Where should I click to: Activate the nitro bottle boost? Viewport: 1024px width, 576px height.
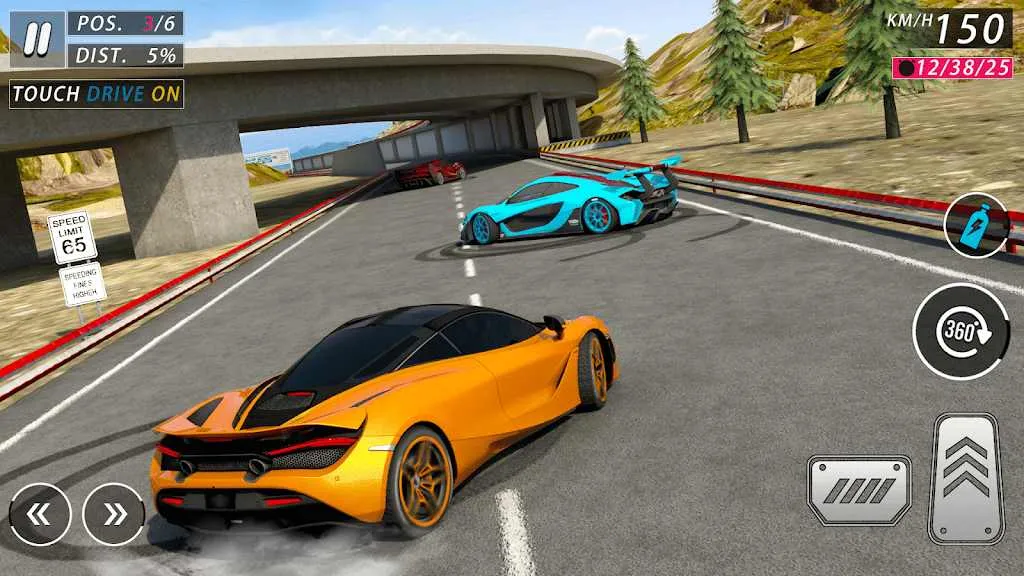coord(976,225)
